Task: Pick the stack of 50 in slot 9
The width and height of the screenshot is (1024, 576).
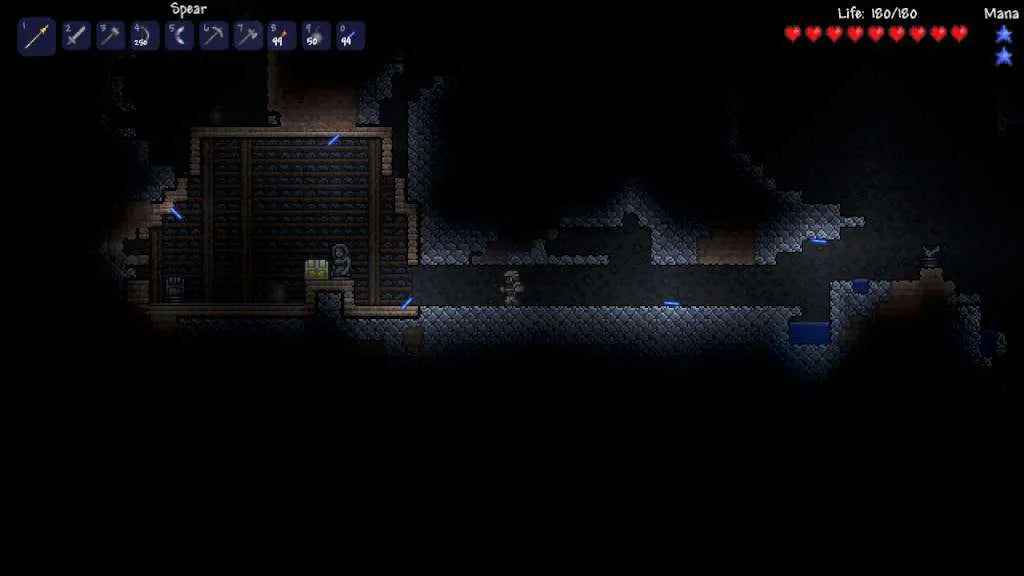Action: click(317, 37)
